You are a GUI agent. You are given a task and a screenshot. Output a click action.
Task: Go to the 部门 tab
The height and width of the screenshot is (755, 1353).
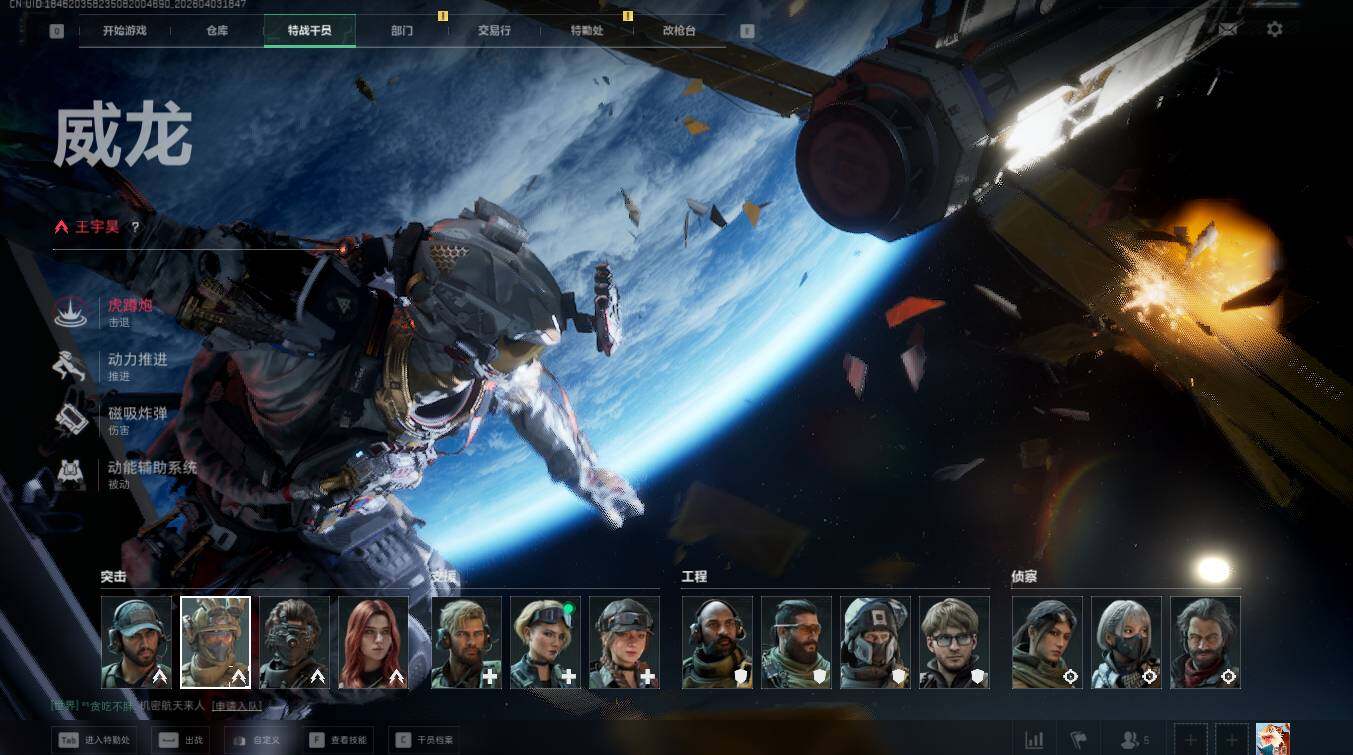click(402, 30)
